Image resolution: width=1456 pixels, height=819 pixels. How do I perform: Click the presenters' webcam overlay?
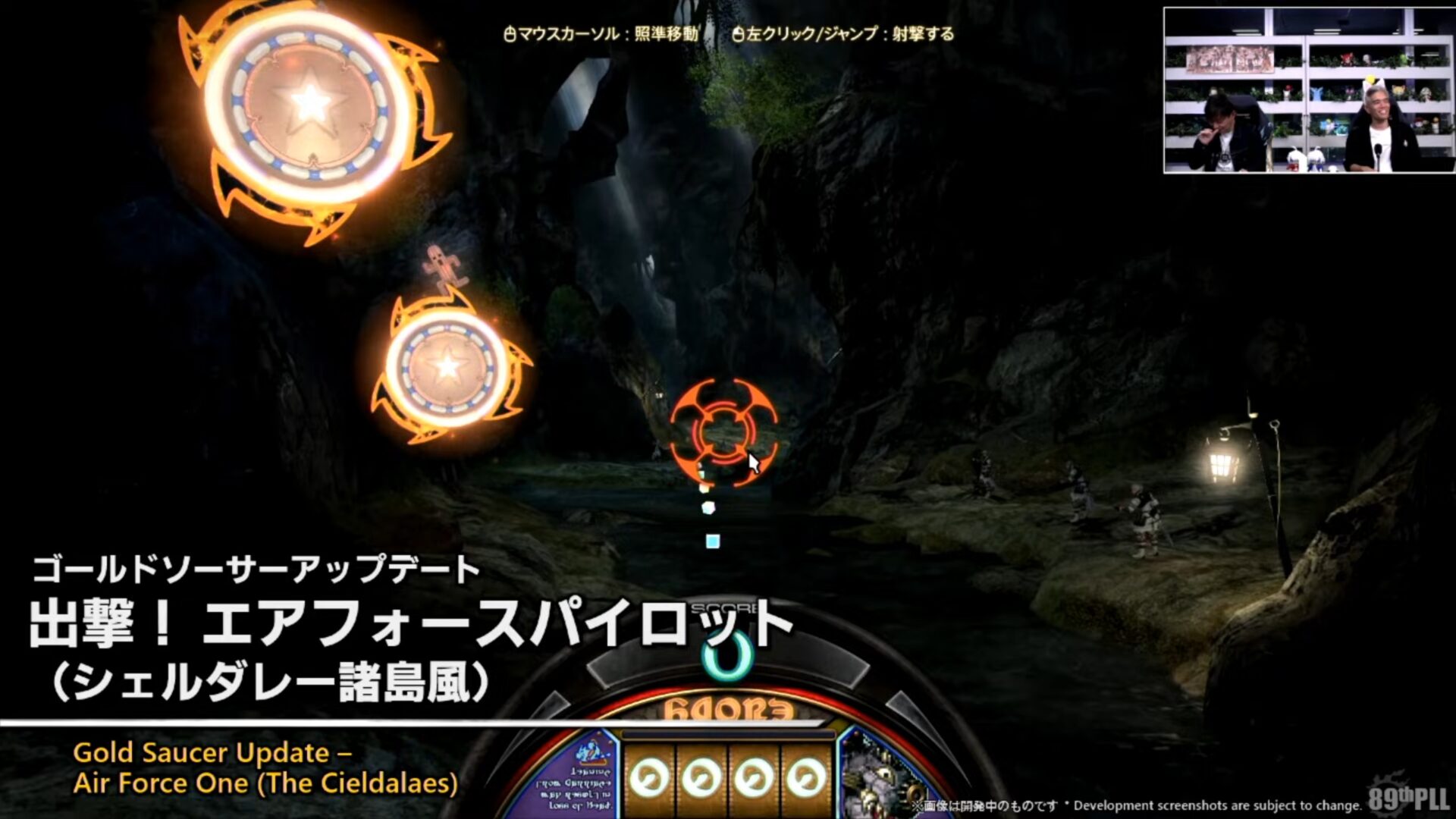point(1308,91)
